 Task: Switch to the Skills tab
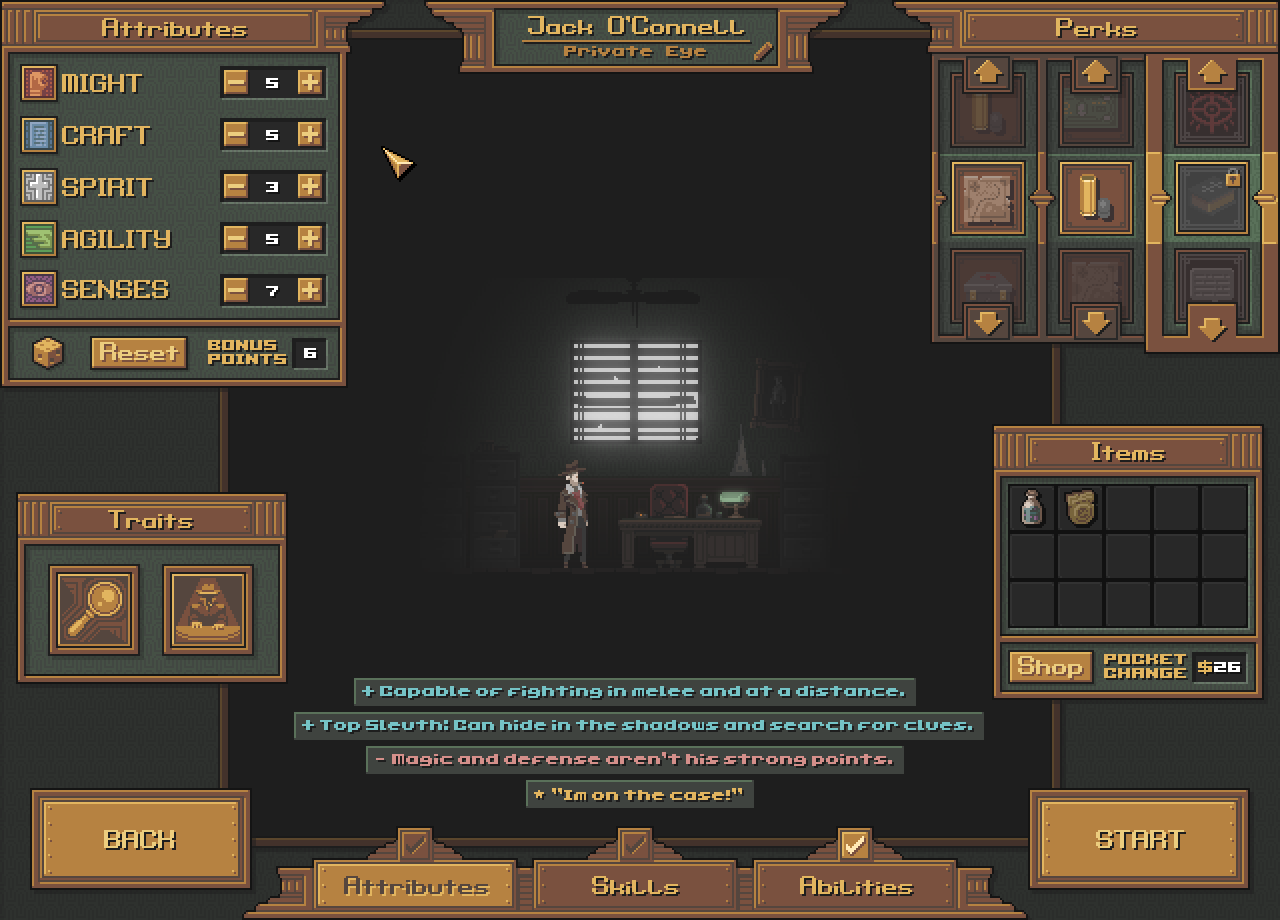[x=635, y=886]
